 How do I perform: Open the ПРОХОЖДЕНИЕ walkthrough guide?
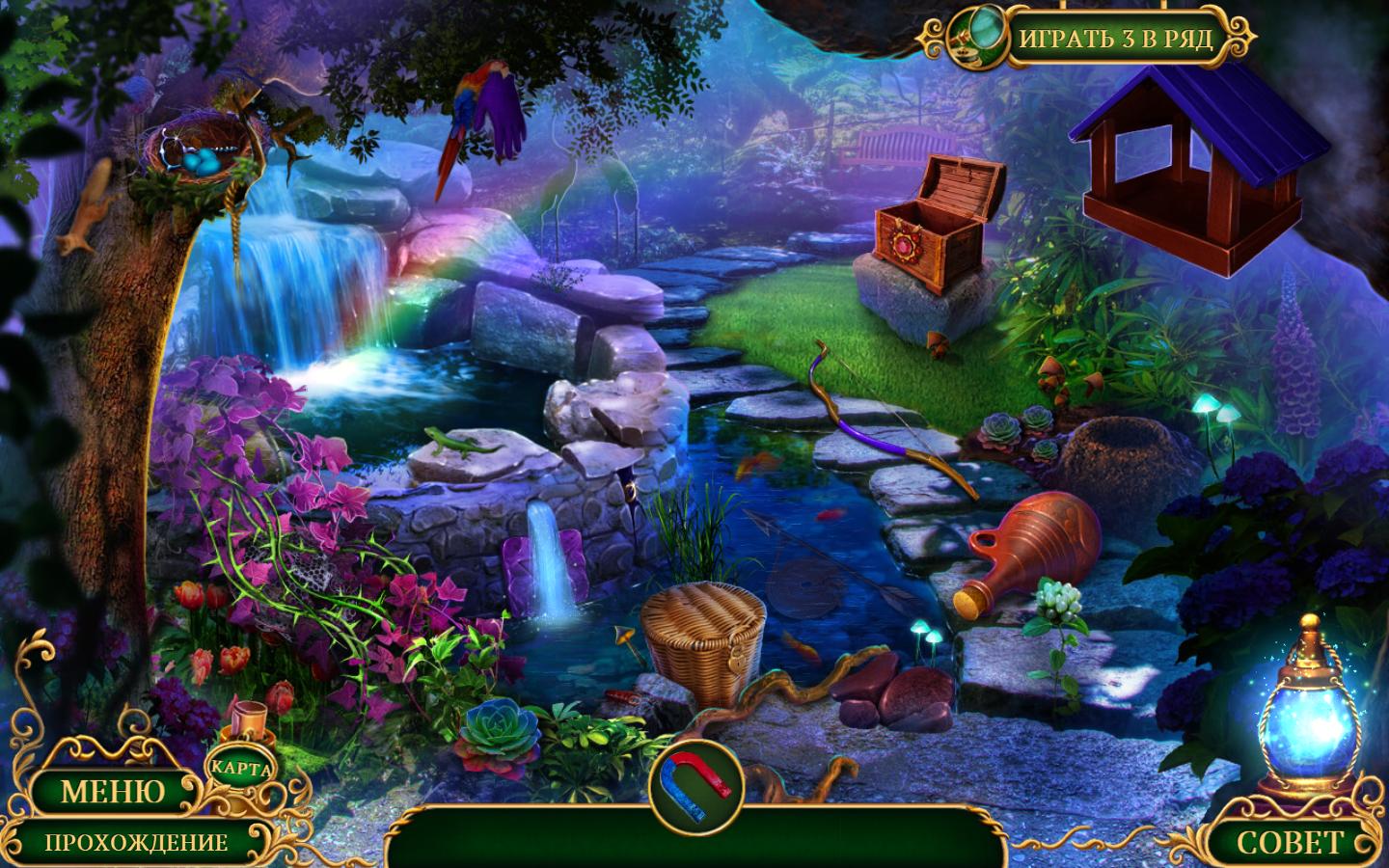click(136, 842)
